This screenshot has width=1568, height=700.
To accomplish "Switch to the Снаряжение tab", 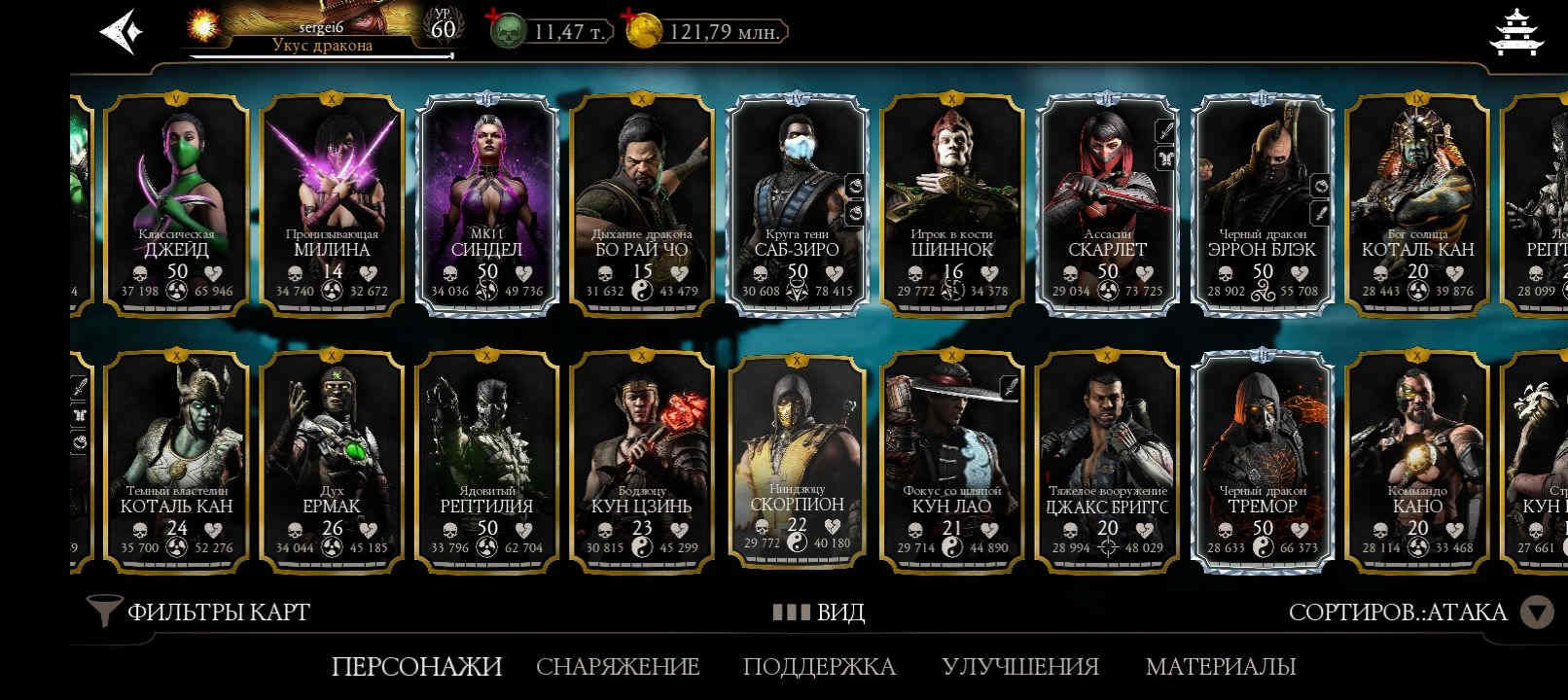I will pos(618,667).
